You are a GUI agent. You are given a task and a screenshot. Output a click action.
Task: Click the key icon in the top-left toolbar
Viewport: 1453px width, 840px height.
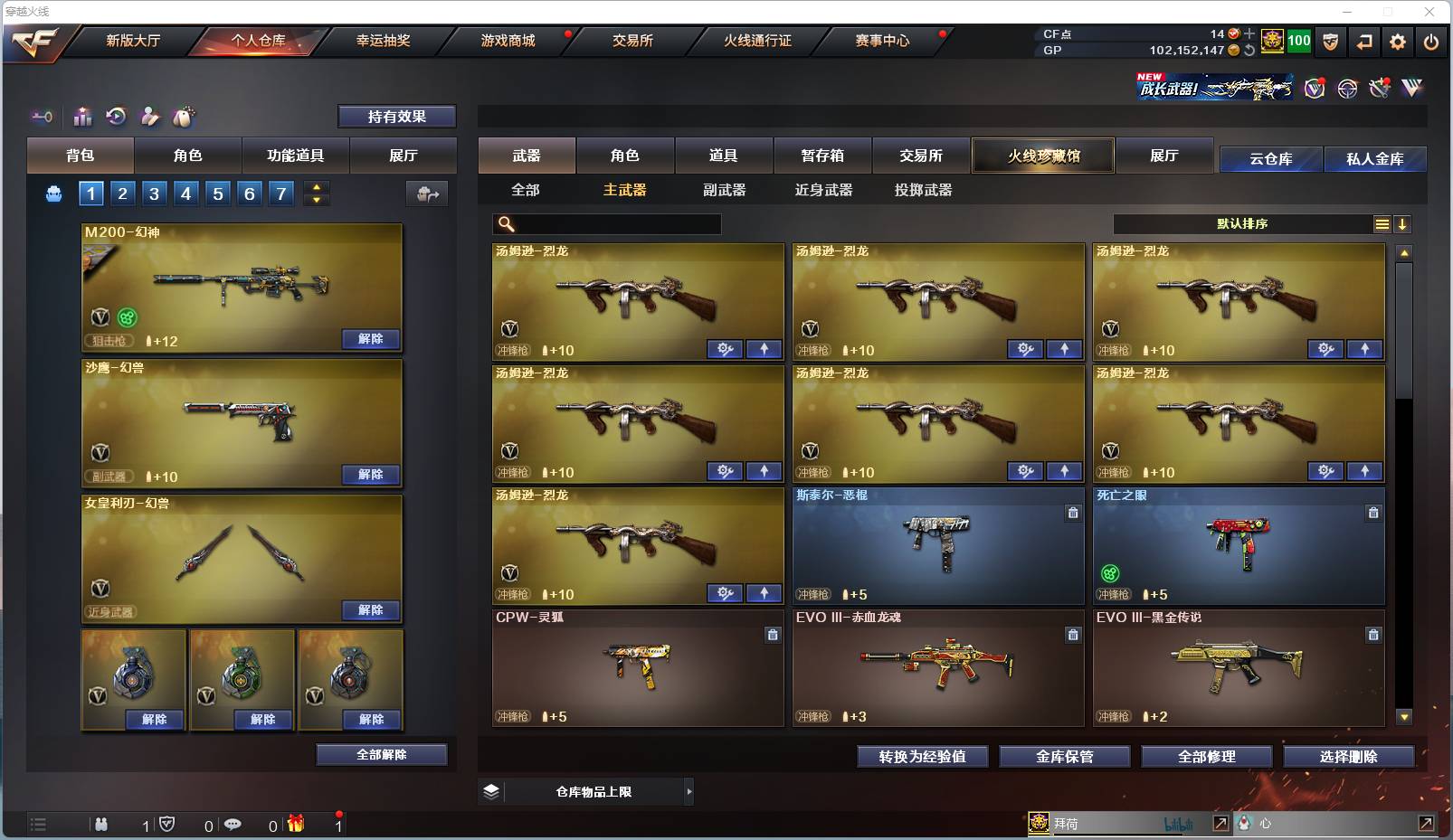pyautogui.click(x=42, y=116)
